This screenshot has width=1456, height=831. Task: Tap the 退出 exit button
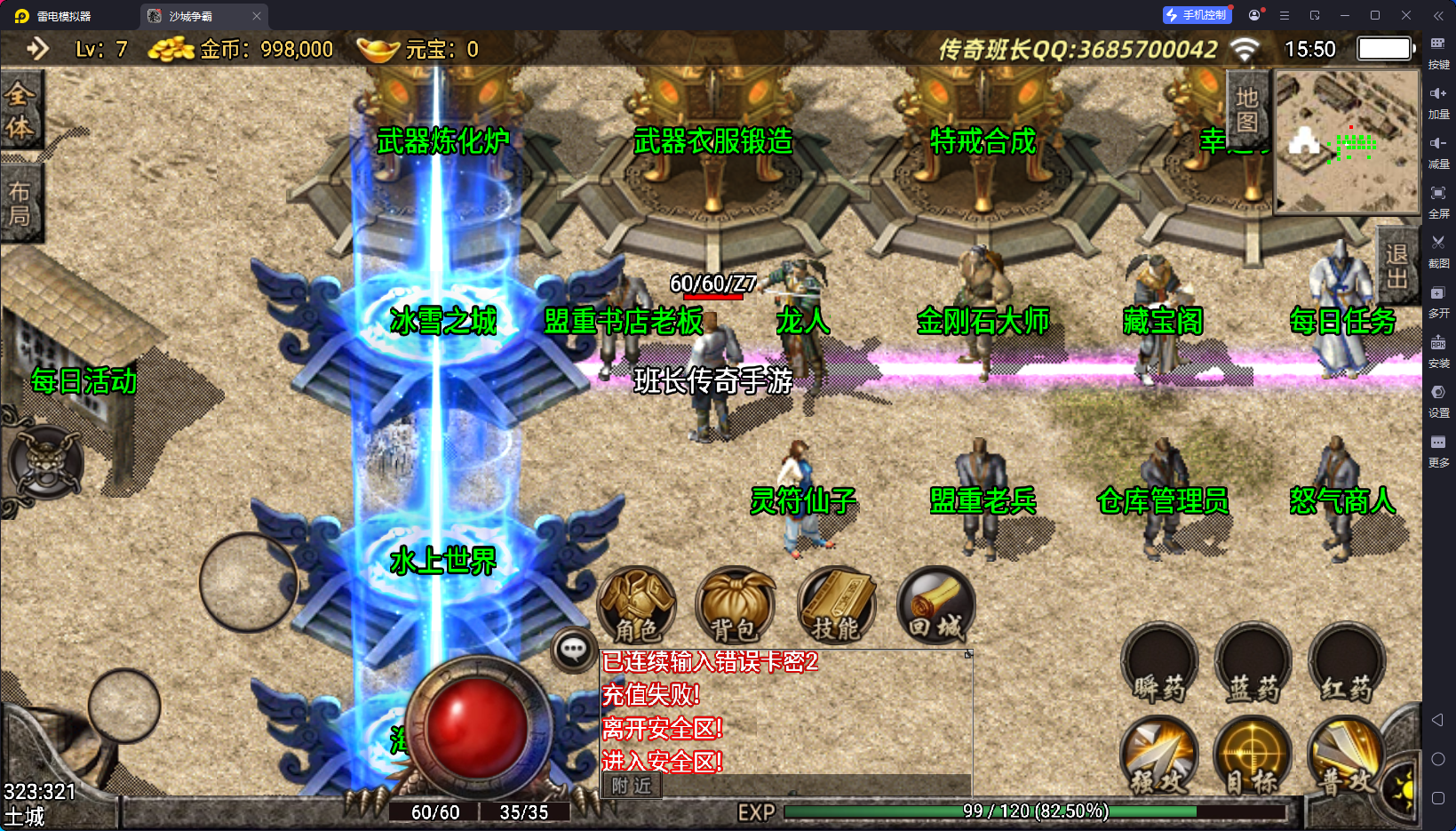coord(1397,267)
